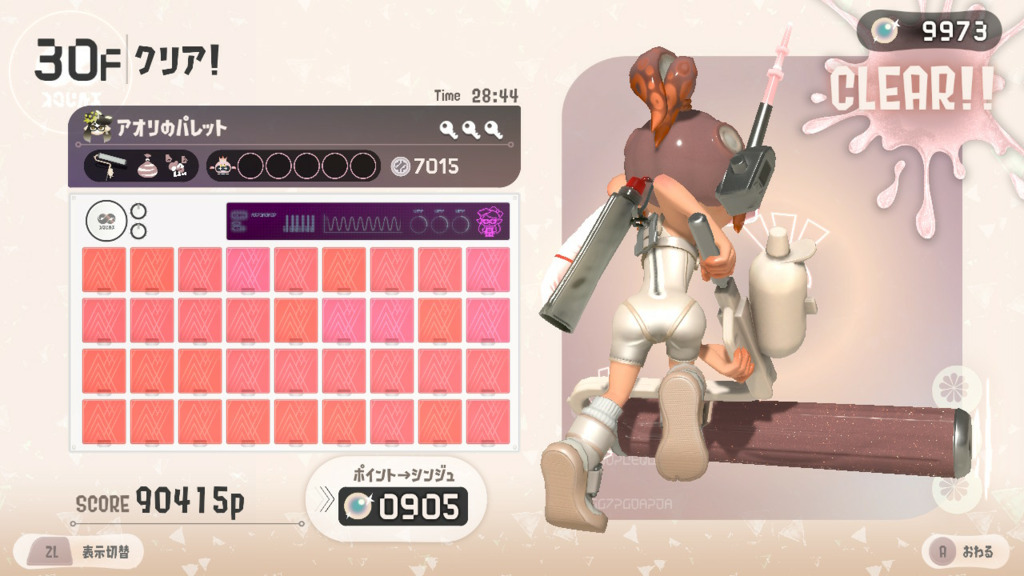Select the large infinity dial on the palette
Image resolution: width=1024 pixels, height=576 pixels.
104,221
